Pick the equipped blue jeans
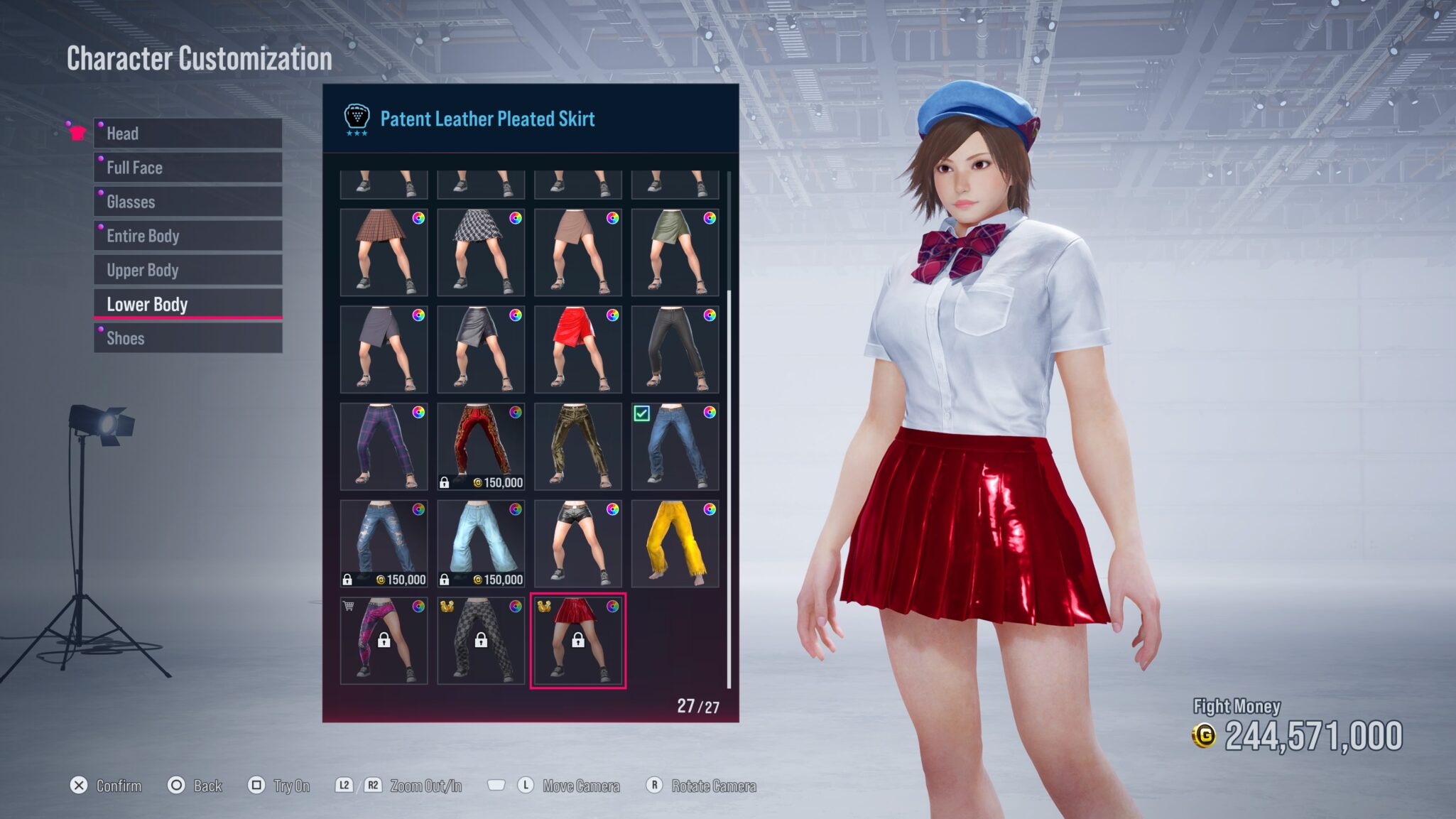This screenshot has width=1456, height=819. (x=675, y=446)
